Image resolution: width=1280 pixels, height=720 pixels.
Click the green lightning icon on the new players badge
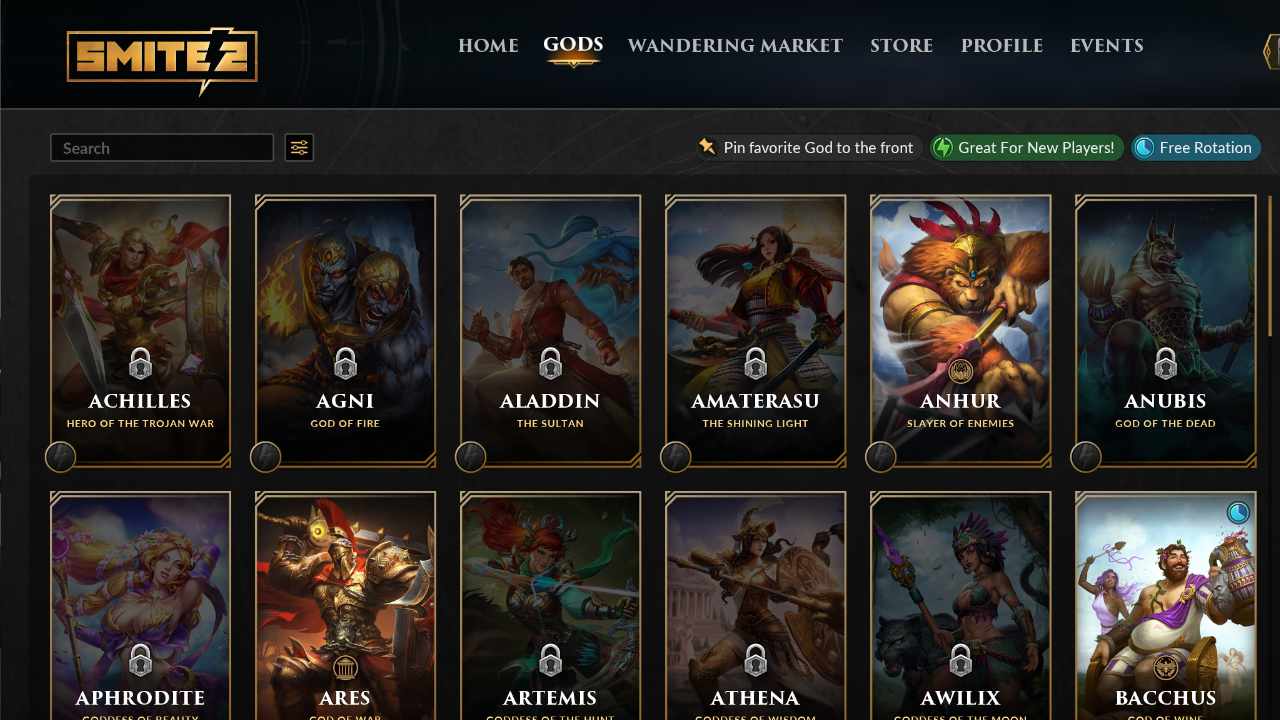click(943, 147)
